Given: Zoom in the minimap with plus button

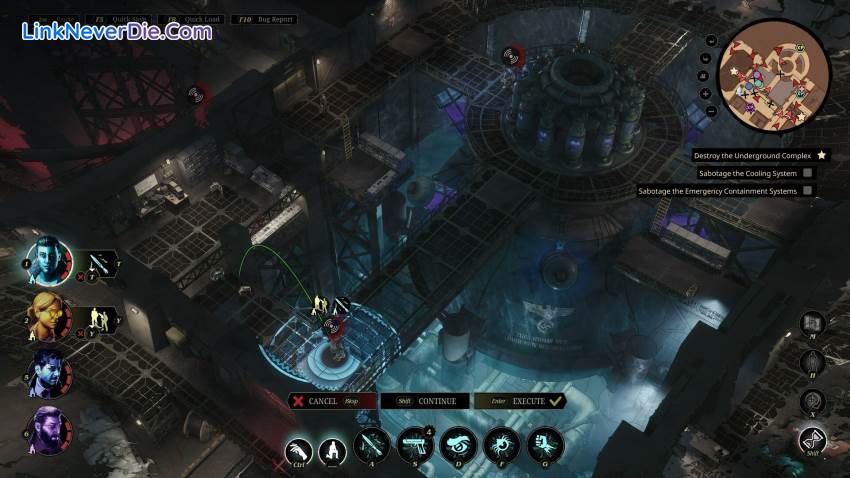Looking at the screenshot, I should 706,93.
